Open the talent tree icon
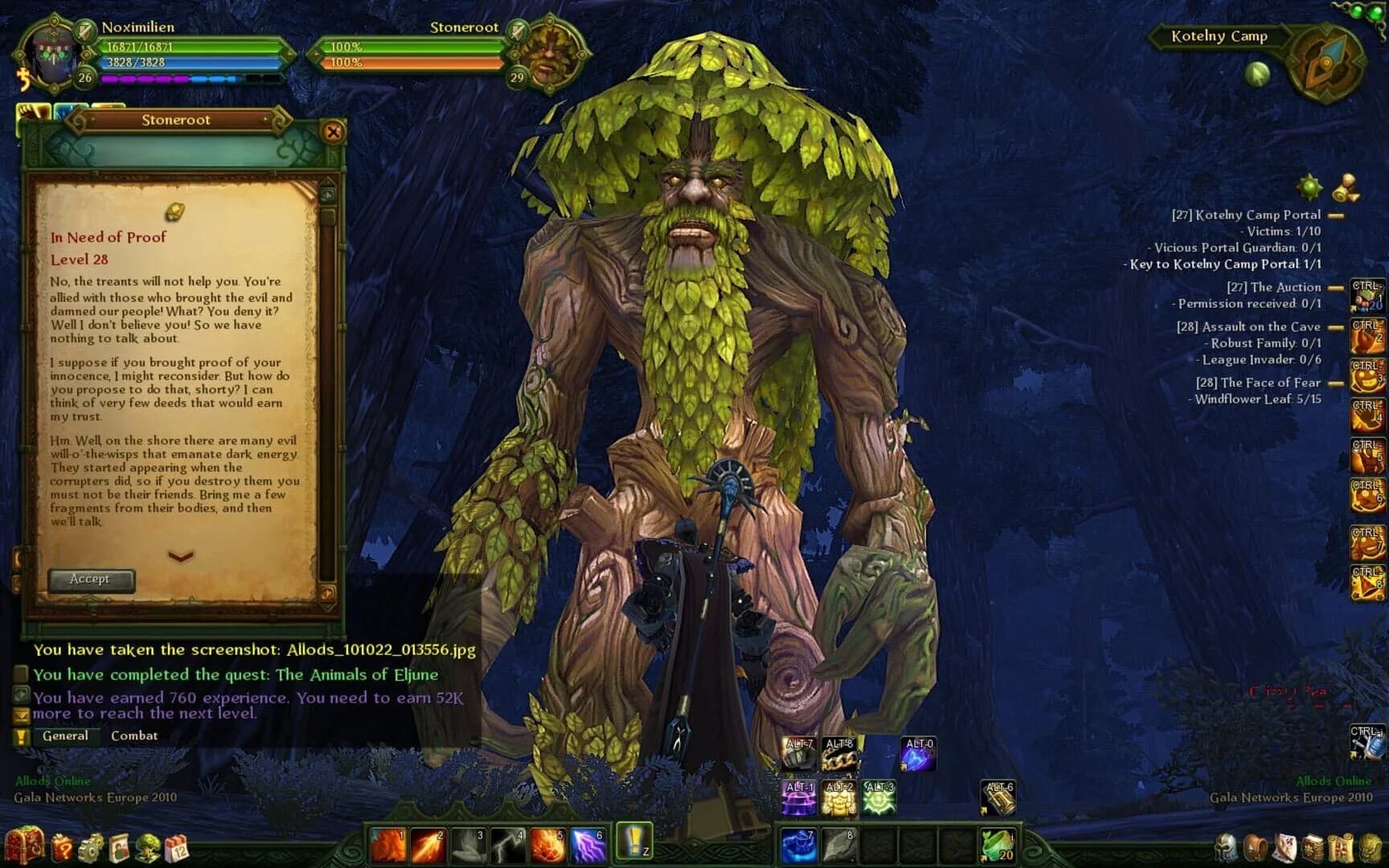 [x=149, y=848]
